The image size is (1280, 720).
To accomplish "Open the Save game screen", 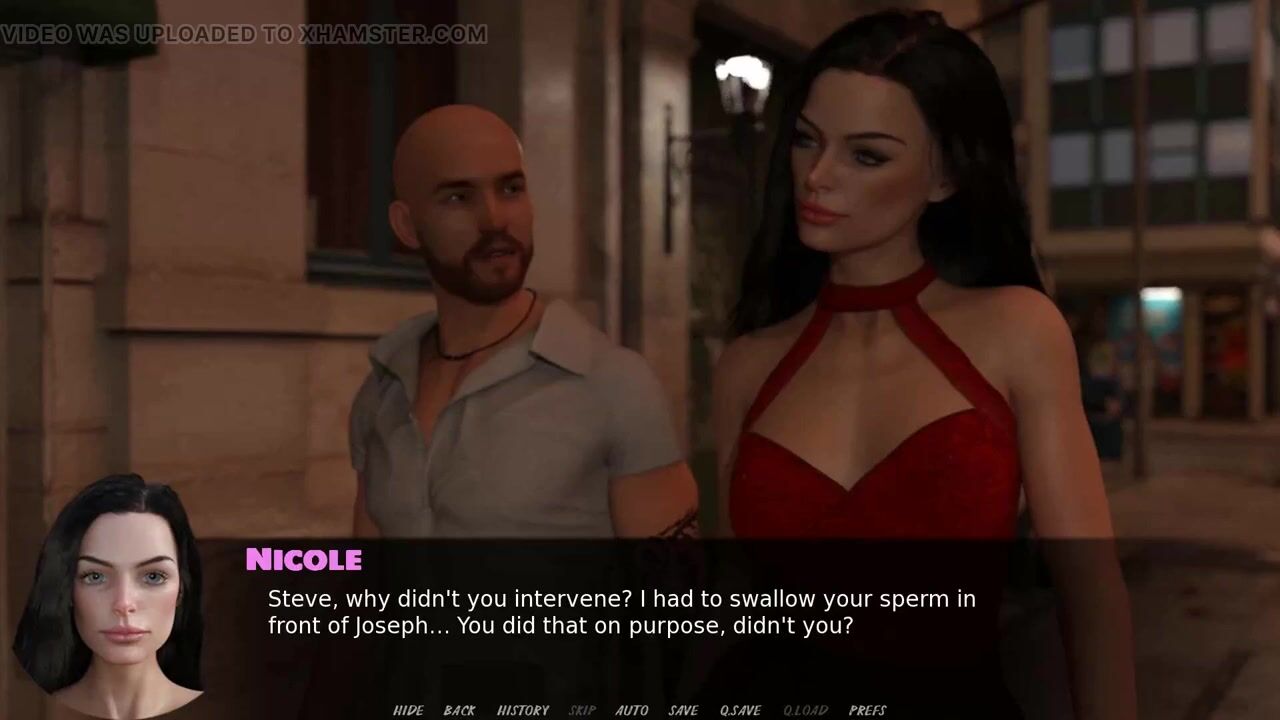I will pyautogui.click(x=683, y=710).
